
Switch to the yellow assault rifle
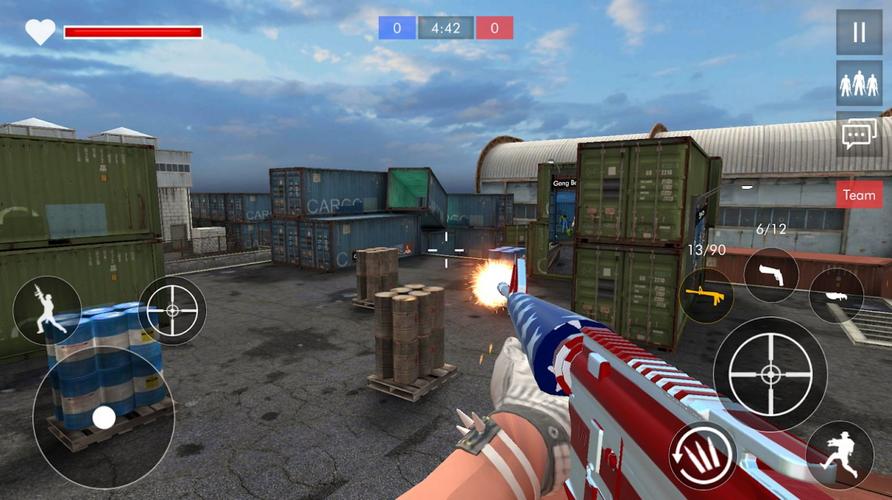click(x=706, y=296)
